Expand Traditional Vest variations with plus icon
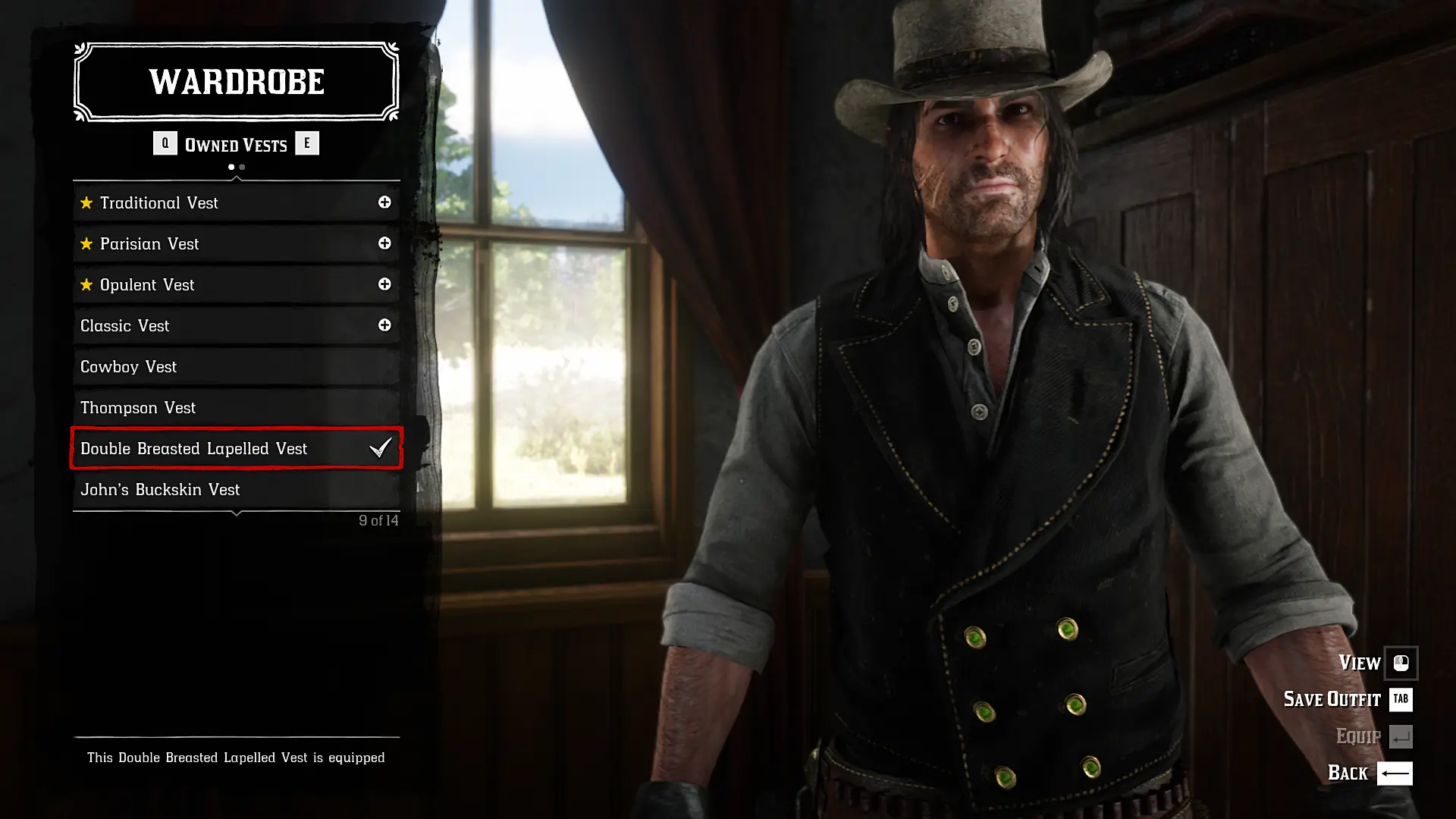 pyautogui.click(x=384, y=202)
